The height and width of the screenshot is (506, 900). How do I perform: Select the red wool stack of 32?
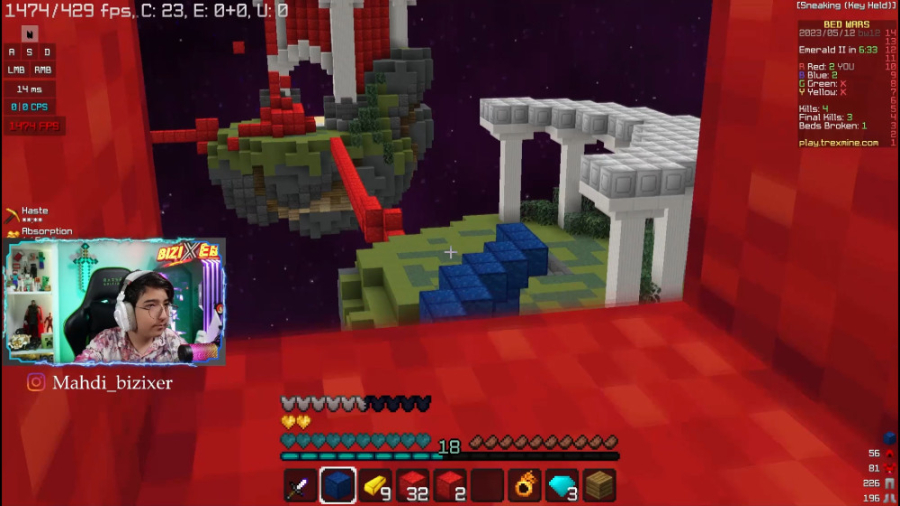click(413, 486)
